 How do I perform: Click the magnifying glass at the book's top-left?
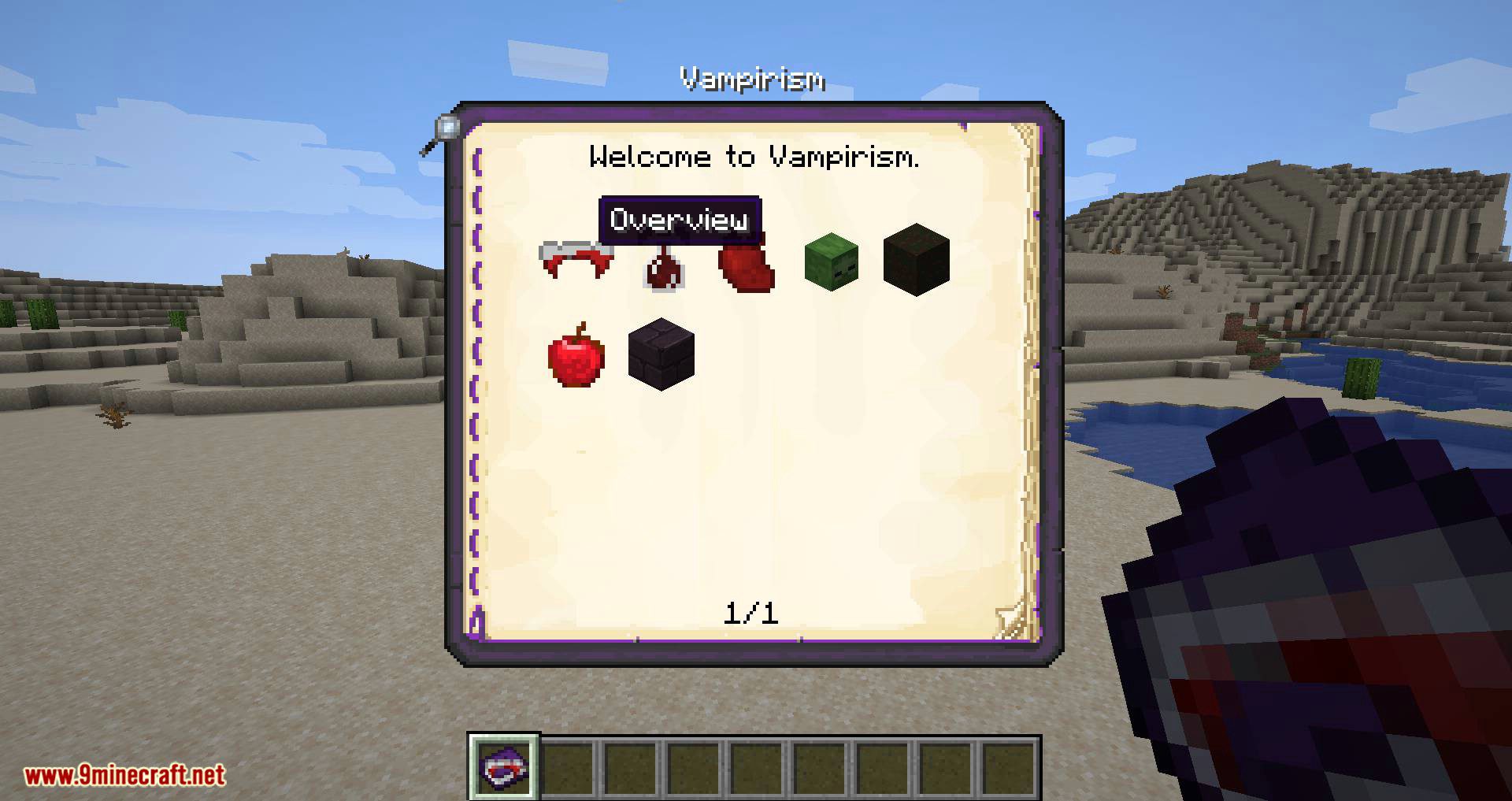coord(447,126)
